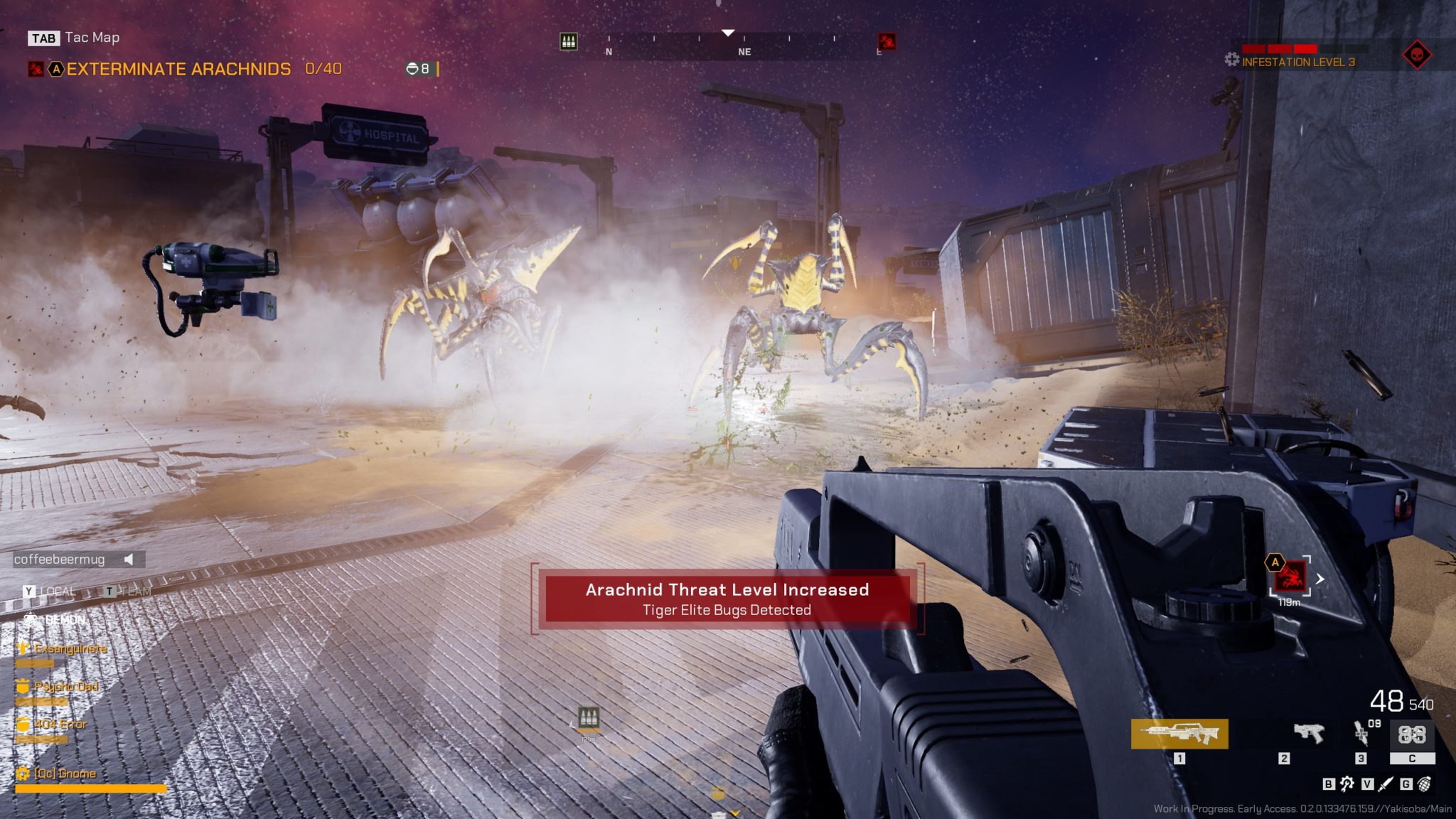Toggle the coffeebeermug voice speaker icon
Viewport: 1456px width, 819px height.
129,560
